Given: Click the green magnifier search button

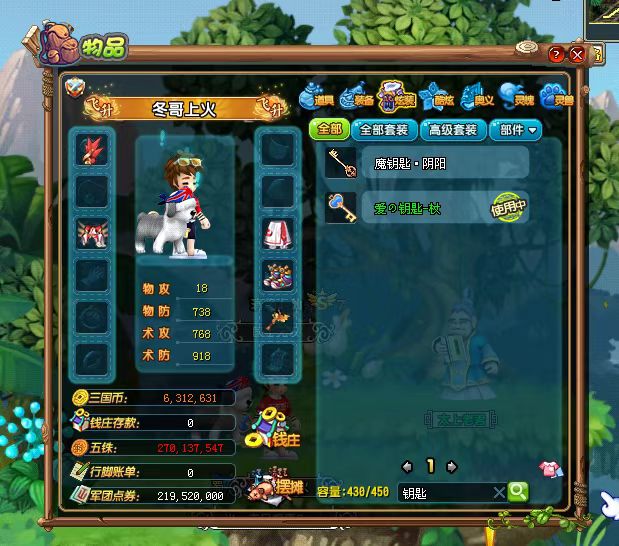Looking at the screenshot, I should (517, 491).
